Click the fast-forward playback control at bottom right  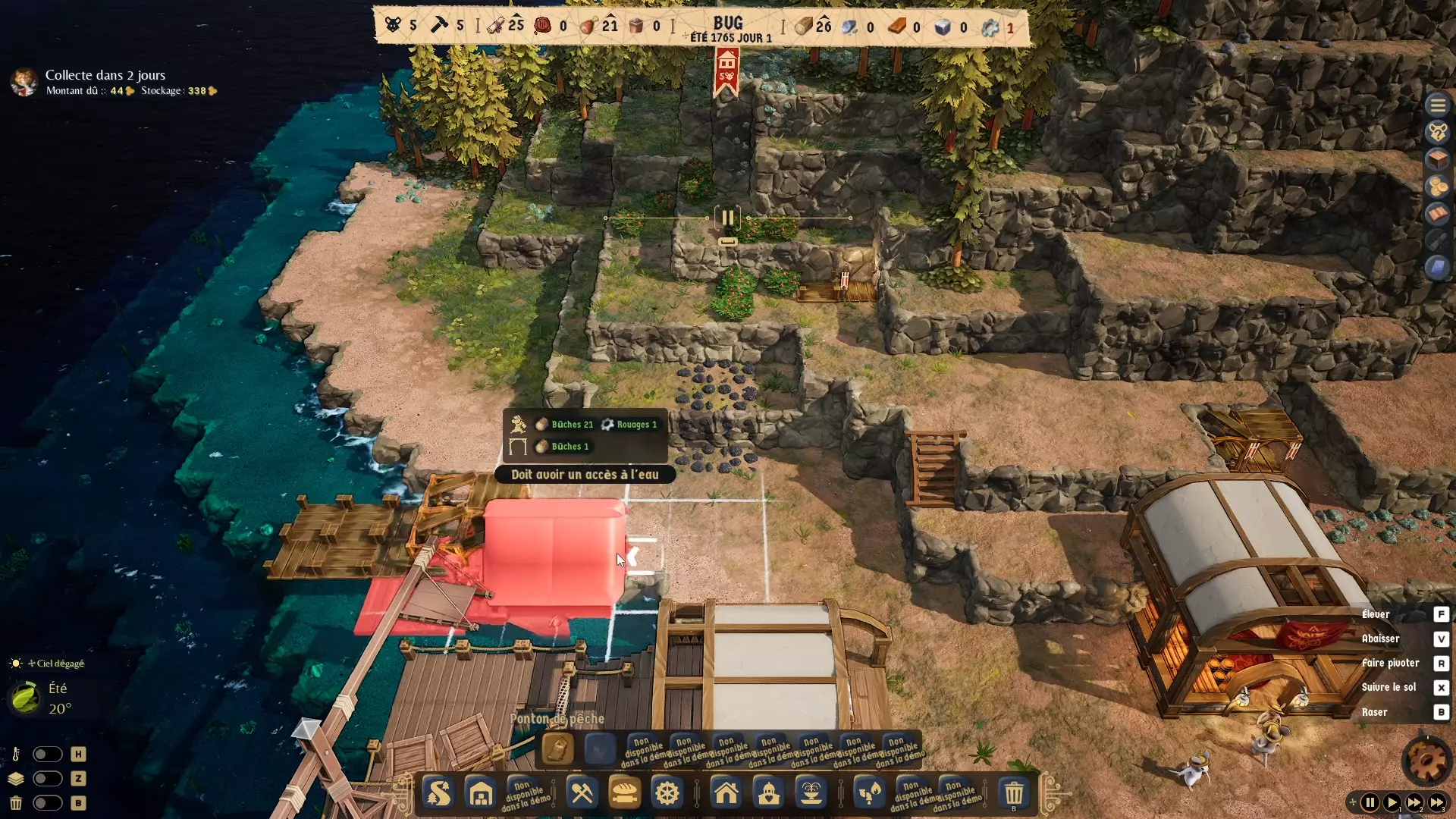coord(1416,802)
